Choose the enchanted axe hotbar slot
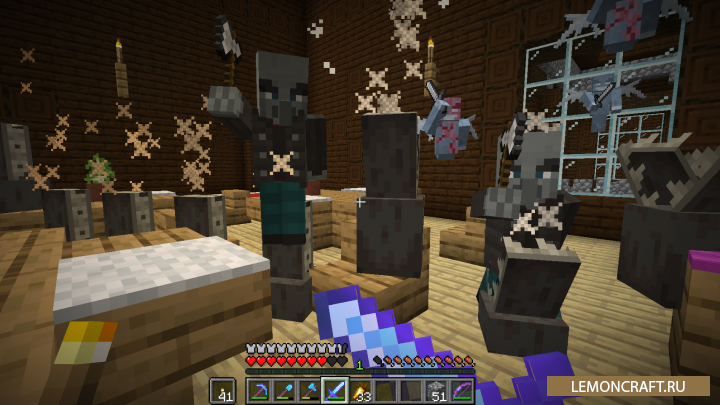720x405 pixels. (309, 390)
